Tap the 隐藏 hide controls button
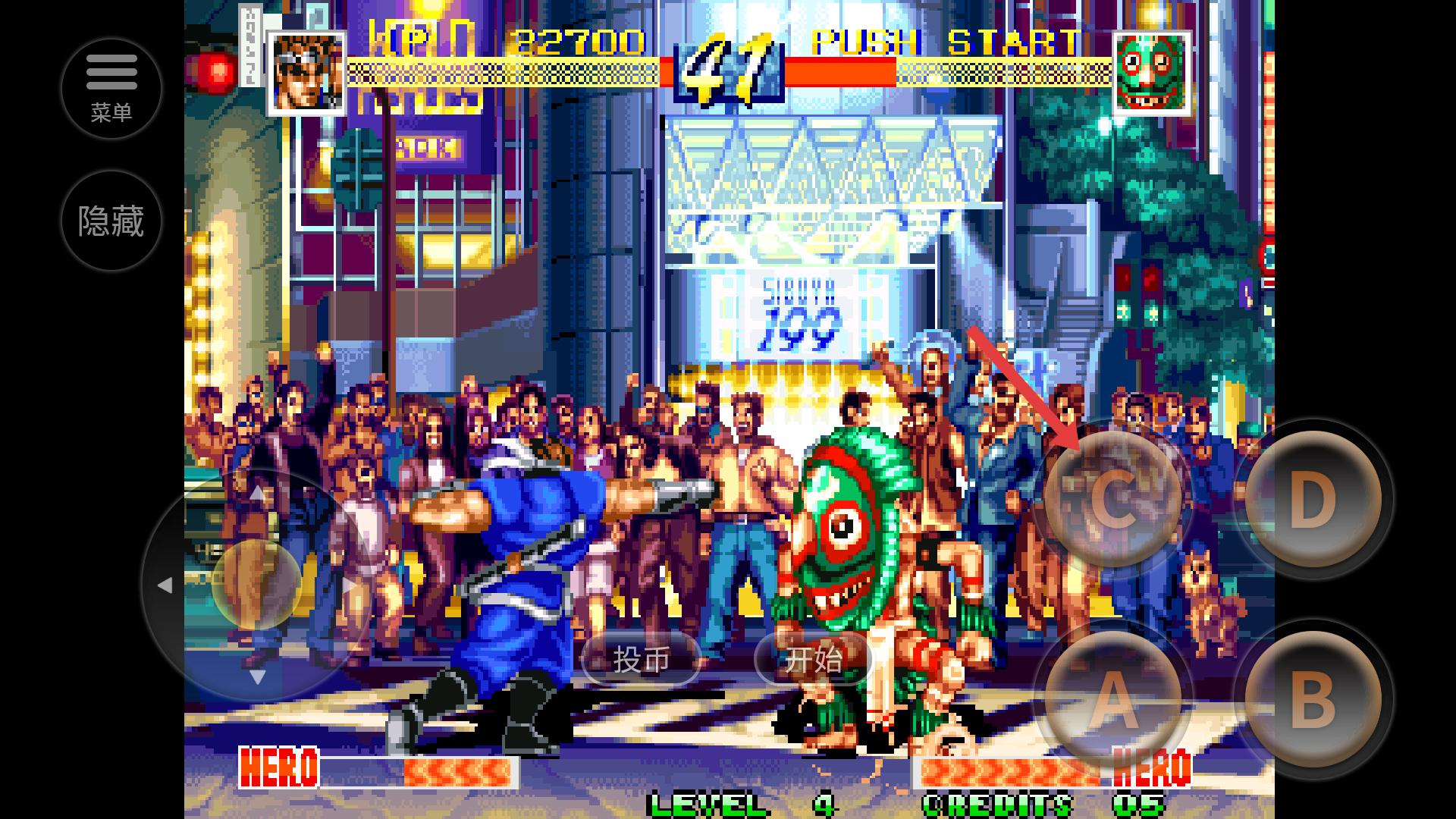1456x819 pixels. (x=111, y=221)
